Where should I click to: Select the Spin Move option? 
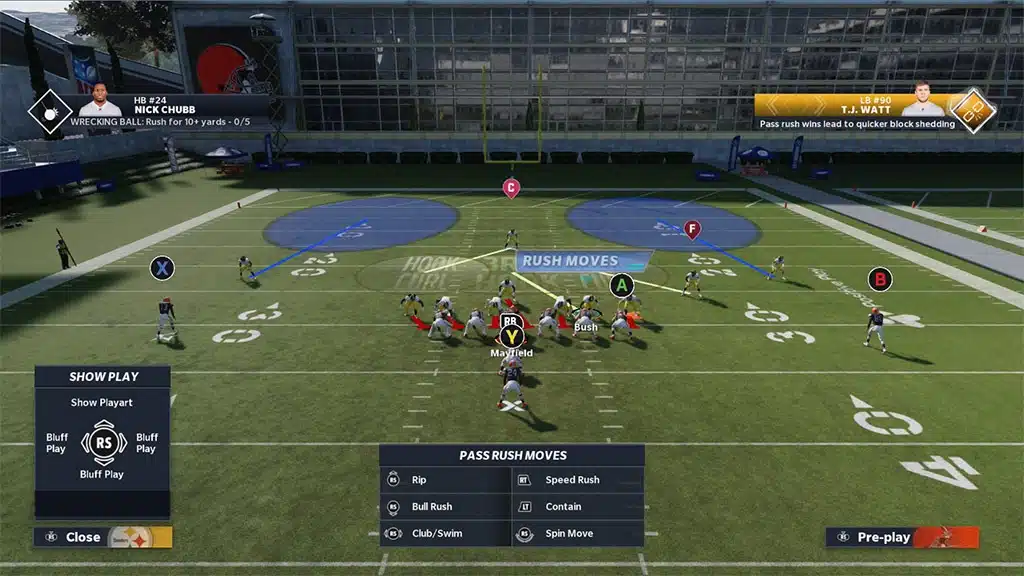[x=577, y=534]
